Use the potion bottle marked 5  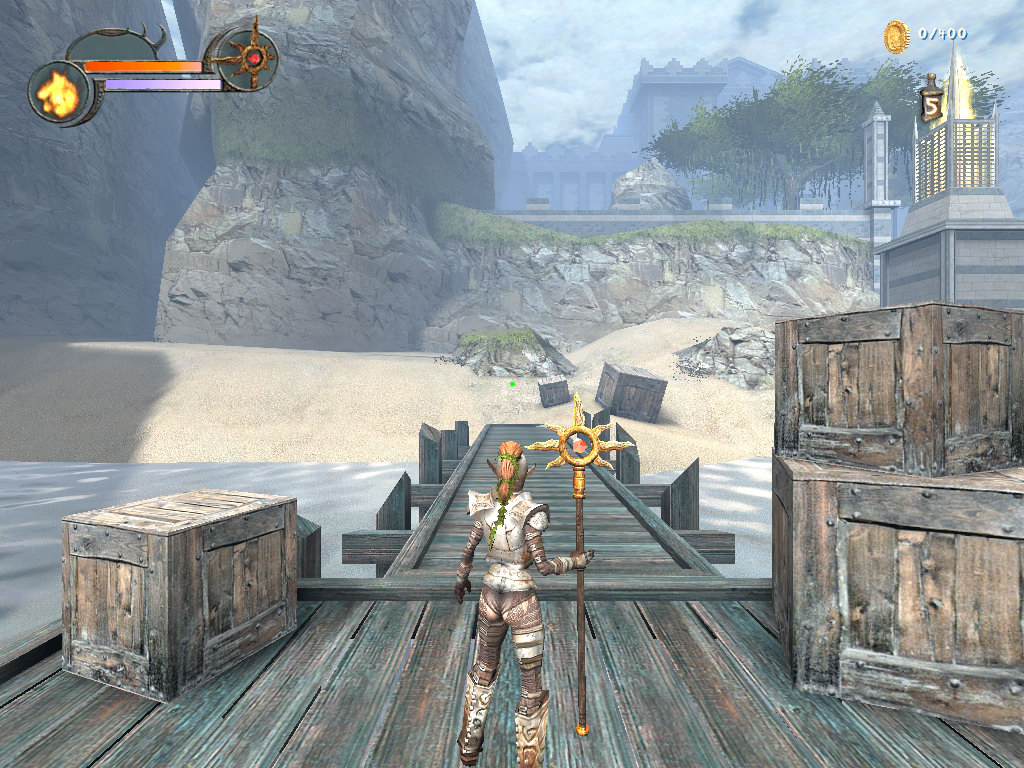click(932, 100)
